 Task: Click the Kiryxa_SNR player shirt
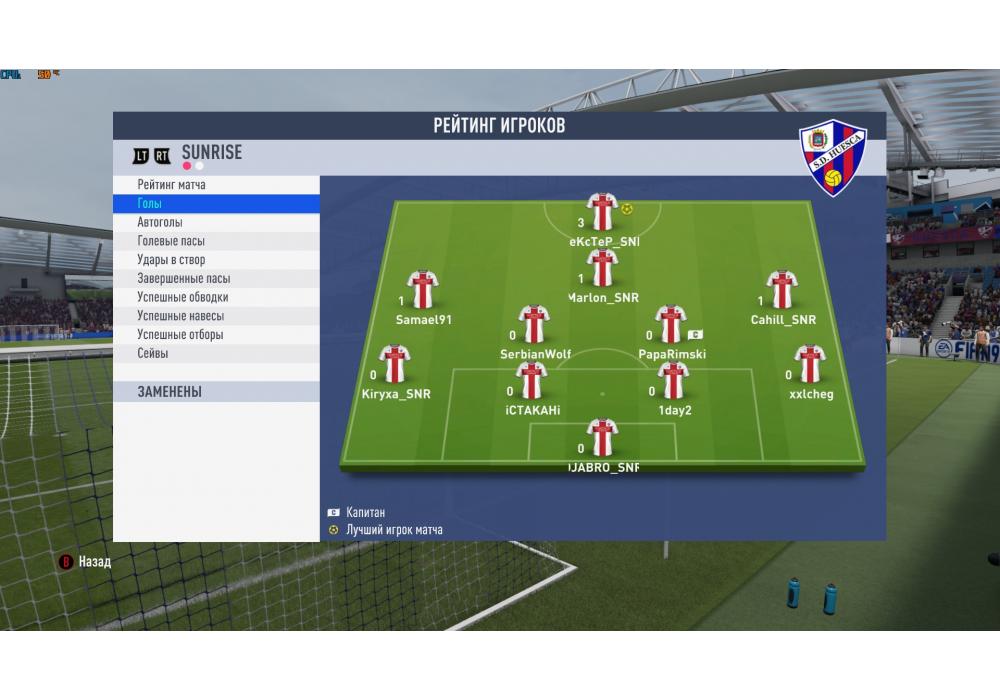click(x=395, y=364)
